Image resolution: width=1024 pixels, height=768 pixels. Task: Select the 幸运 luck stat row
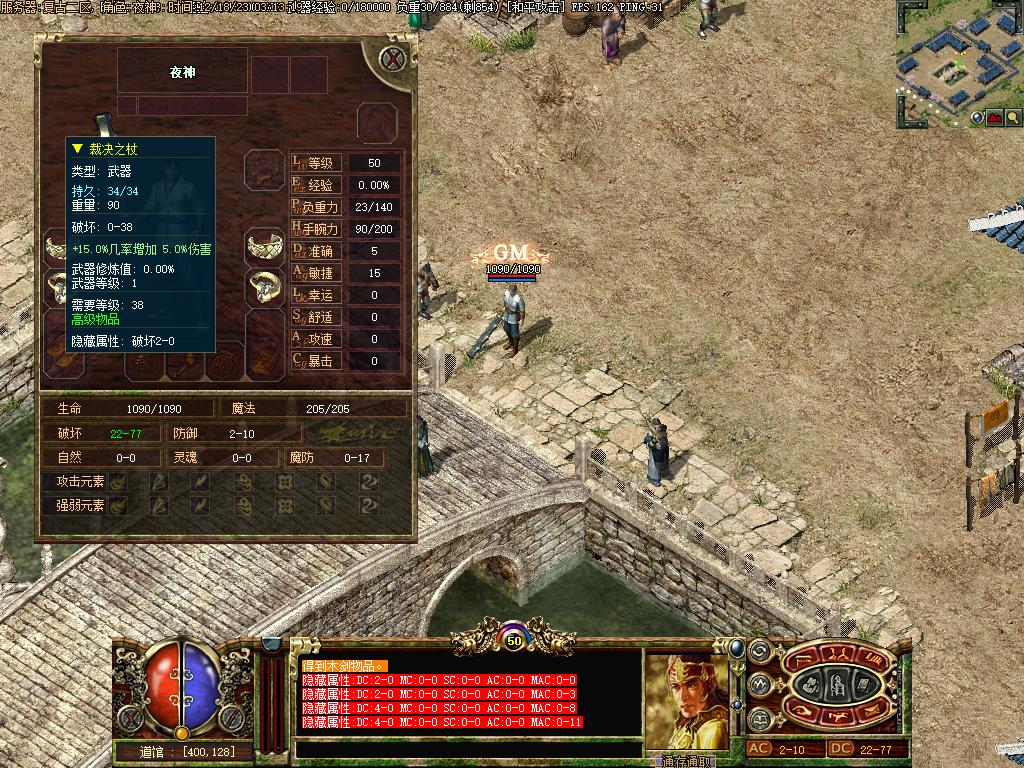(345, 295)
